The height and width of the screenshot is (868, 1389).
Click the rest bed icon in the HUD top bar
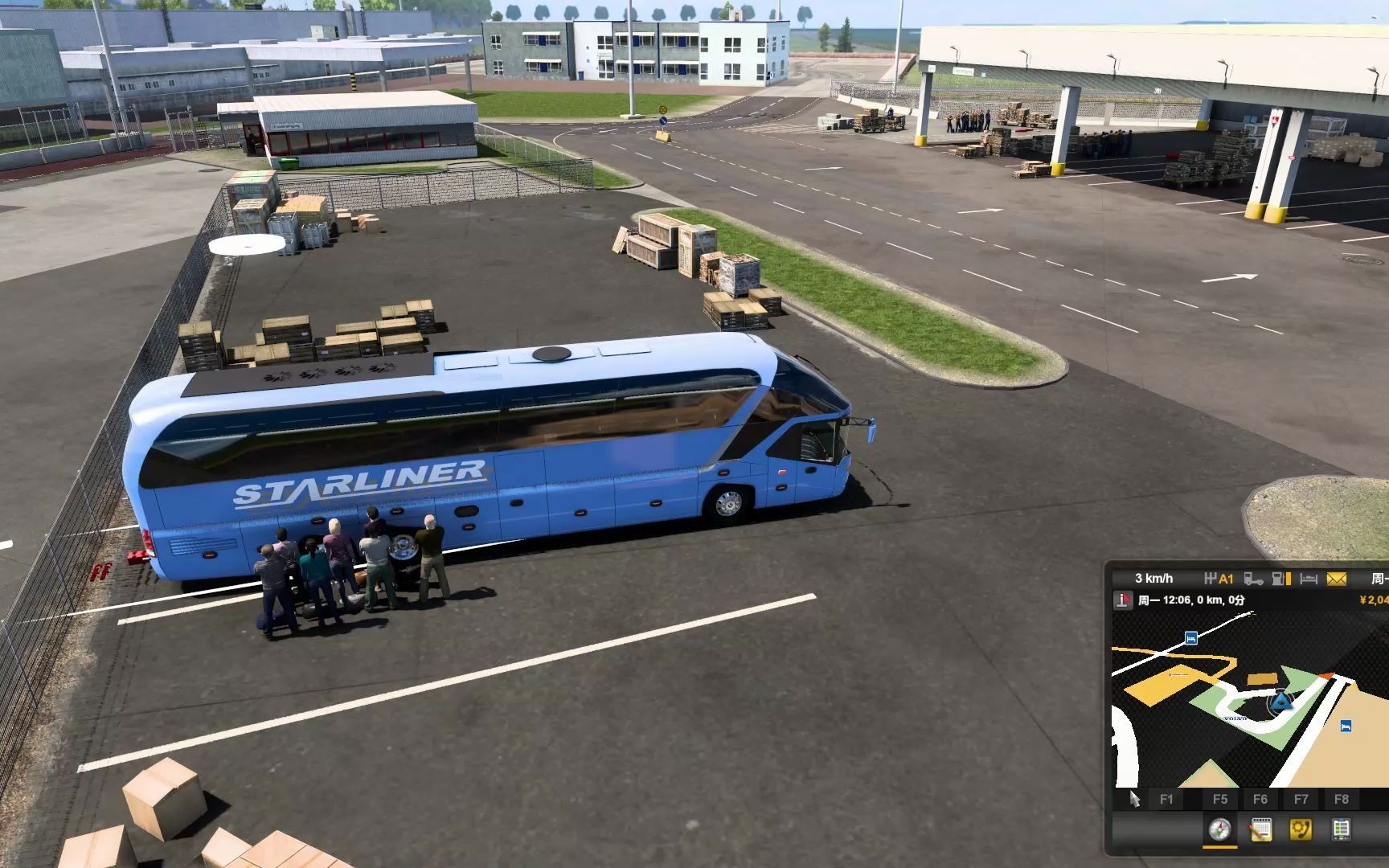pos(1308,579)
